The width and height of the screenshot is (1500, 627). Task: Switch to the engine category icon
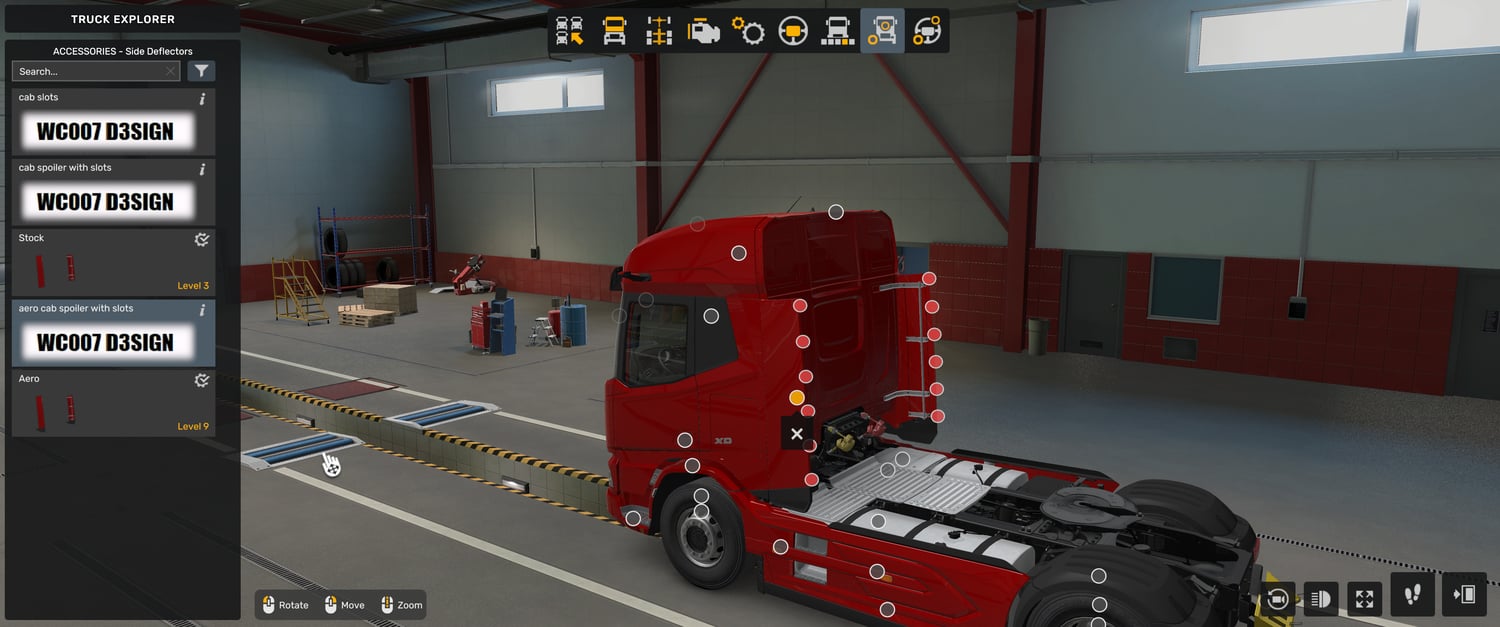[x=704, y=31]
